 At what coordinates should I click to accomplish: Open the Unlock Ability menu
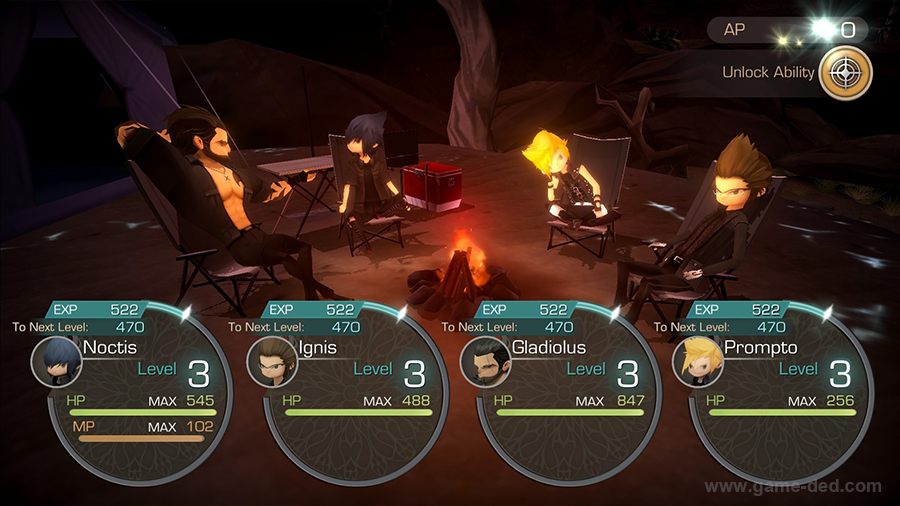[x=845, y=73]
